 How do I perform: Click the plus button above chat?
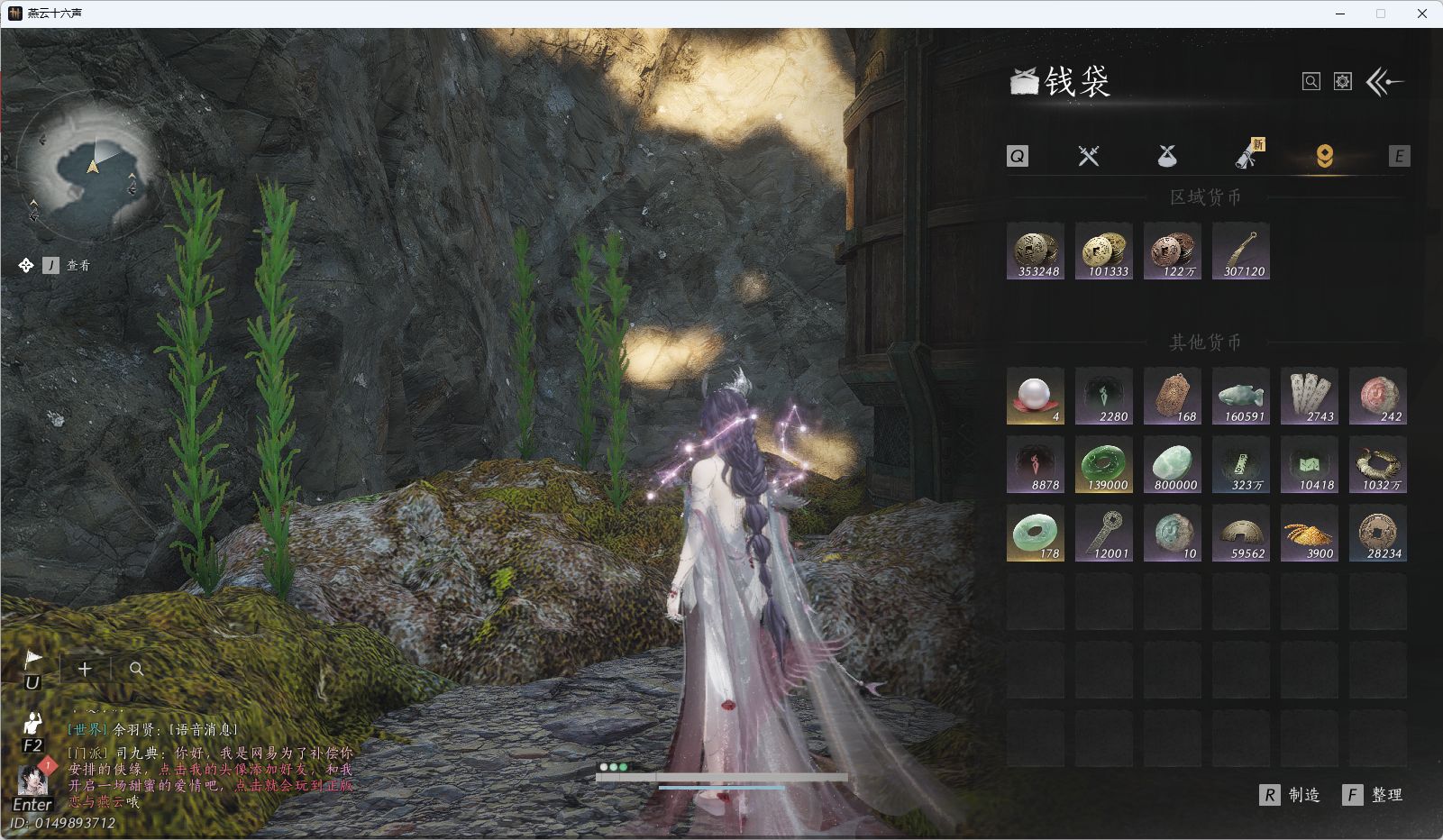click(x=85, y=669)
